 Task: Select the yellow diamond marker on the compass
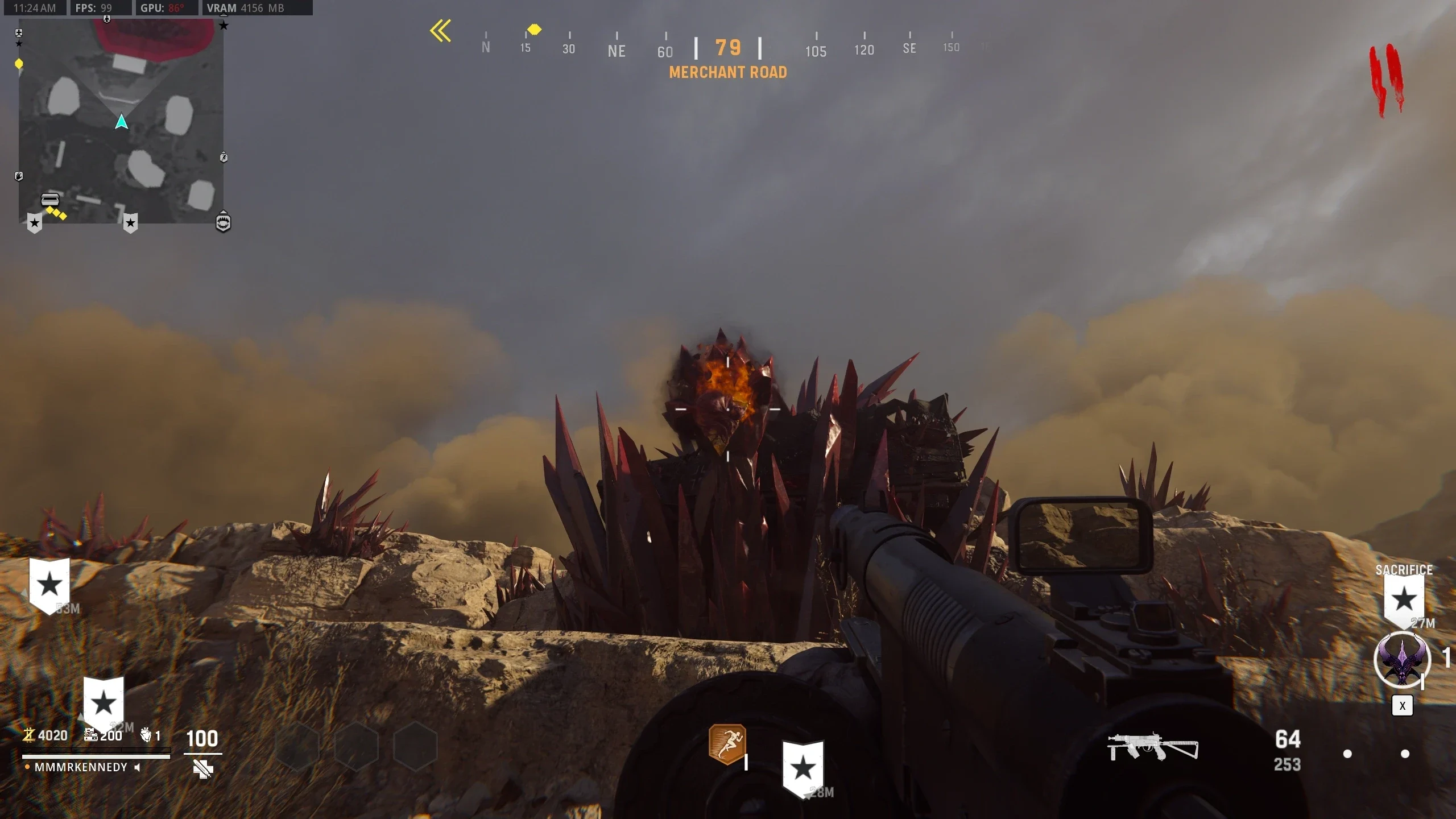pyautogui.click(x=534, y=29)
